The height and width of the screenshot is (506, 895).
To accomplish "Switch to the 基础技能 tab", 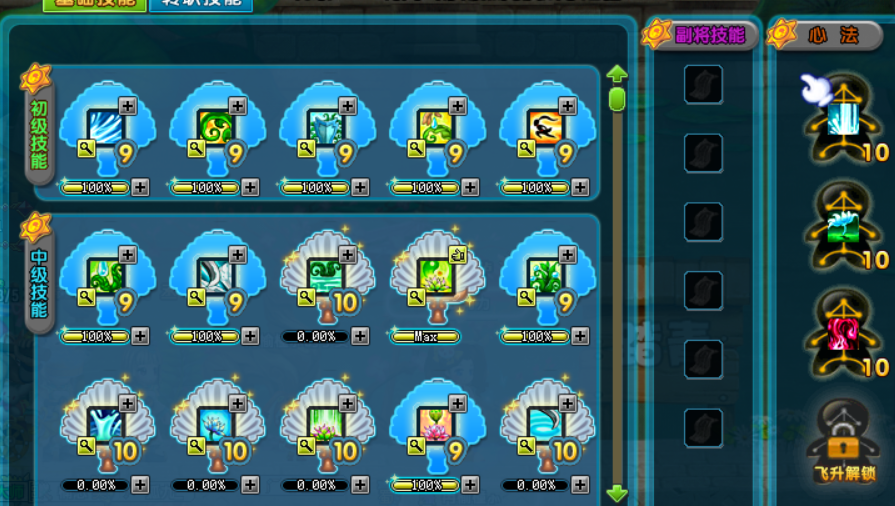I will (x=95, y=4).
